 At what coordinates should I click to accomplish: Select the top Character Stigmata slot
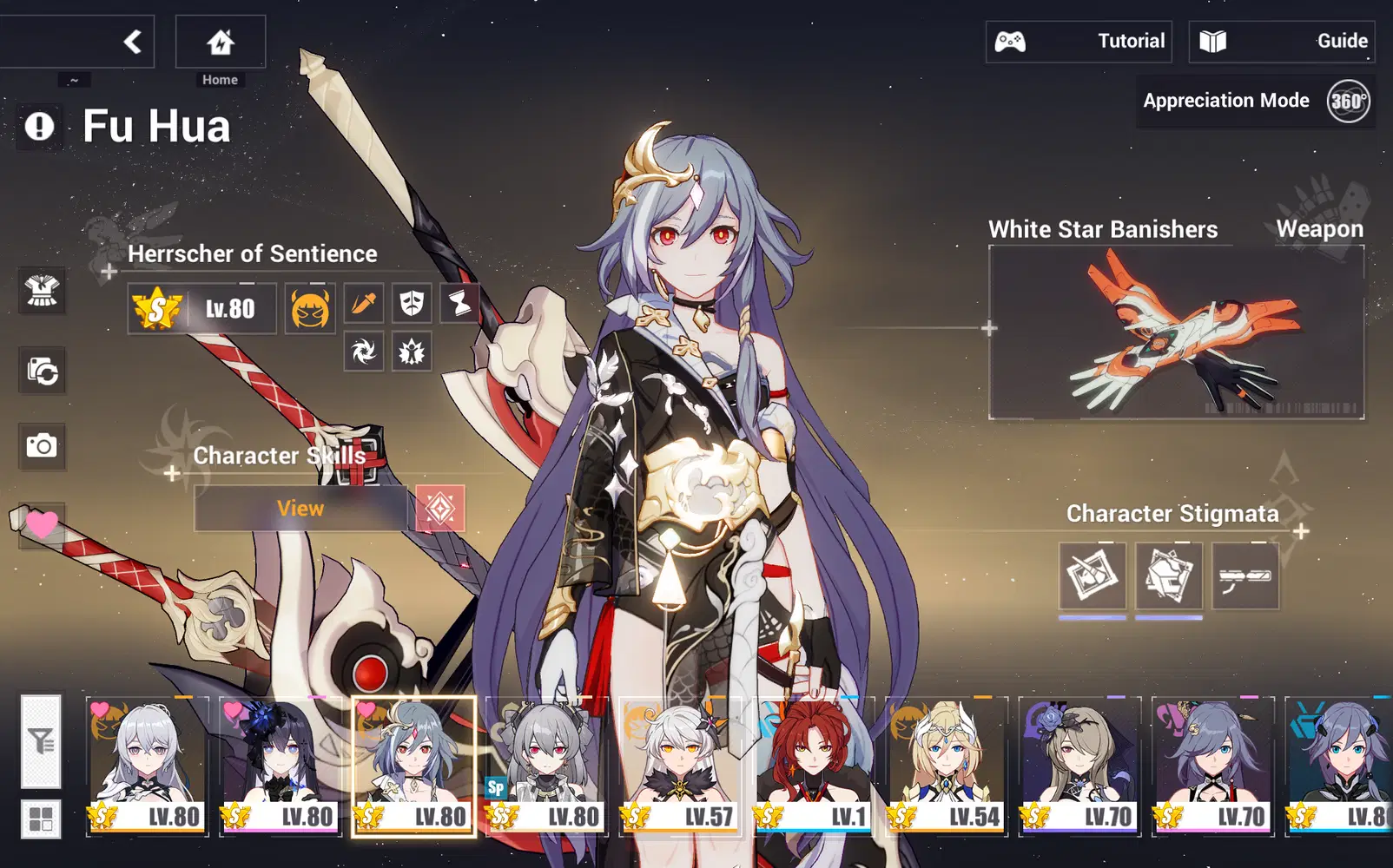coord(1091,575)
